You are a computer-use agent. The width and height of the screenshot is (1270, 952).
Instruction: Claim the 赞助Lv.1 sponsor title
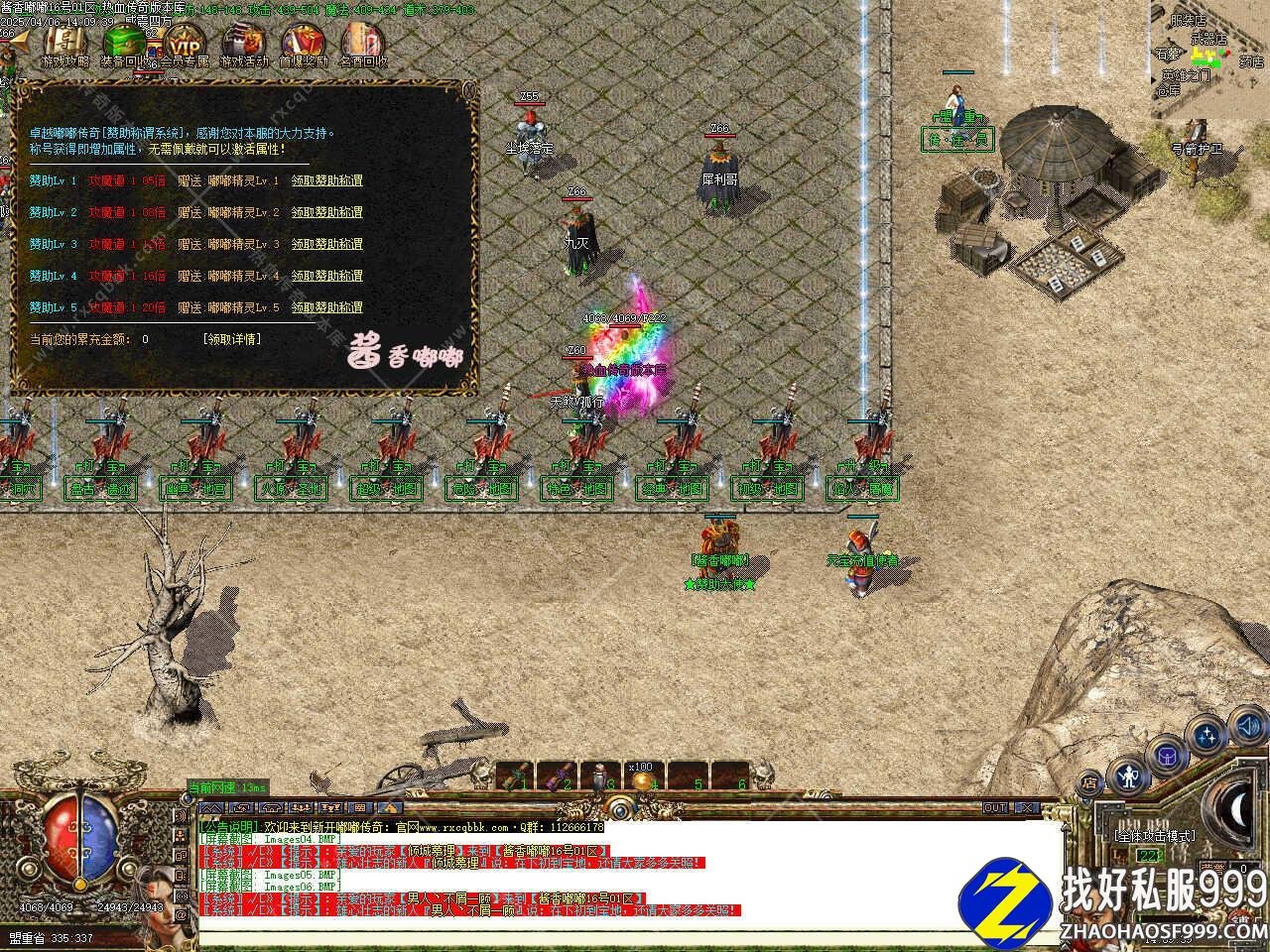326,180
